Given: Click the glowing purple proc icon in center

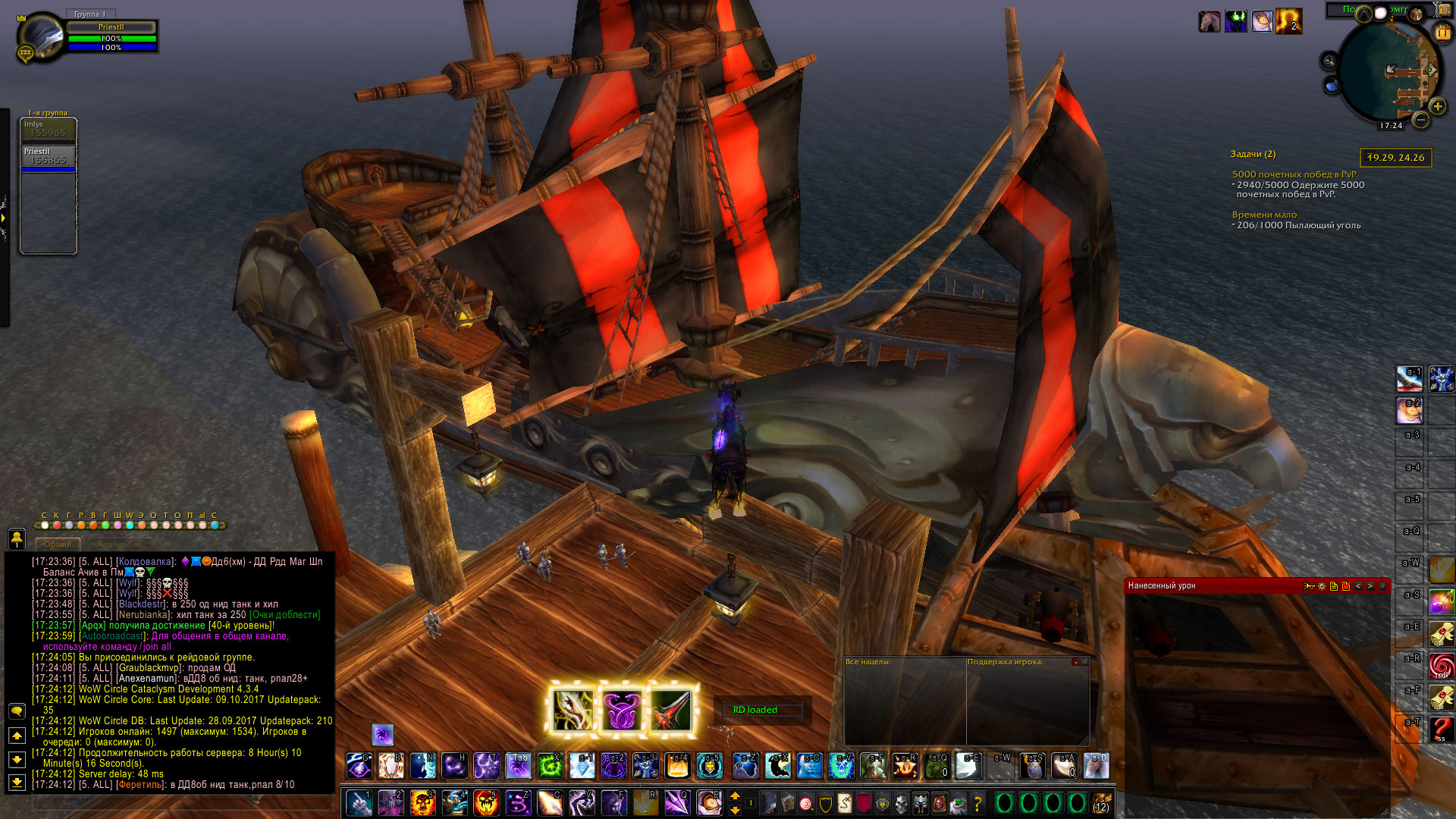Looking at the screenshot, I should 622,711.
